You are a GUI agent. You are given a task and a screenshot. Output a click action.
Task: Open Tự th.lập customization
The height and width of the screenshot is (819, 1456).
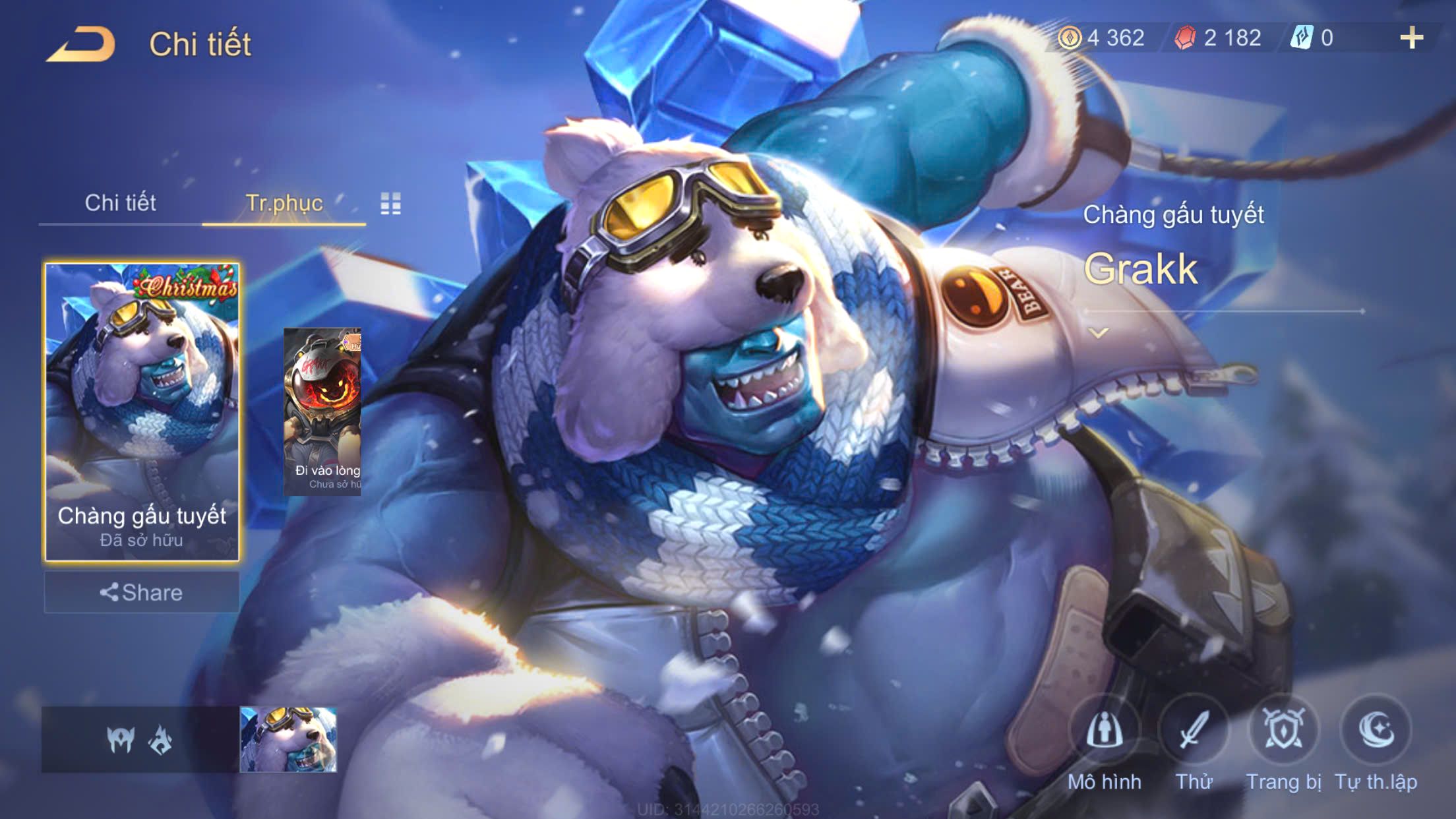(1376, 742)
